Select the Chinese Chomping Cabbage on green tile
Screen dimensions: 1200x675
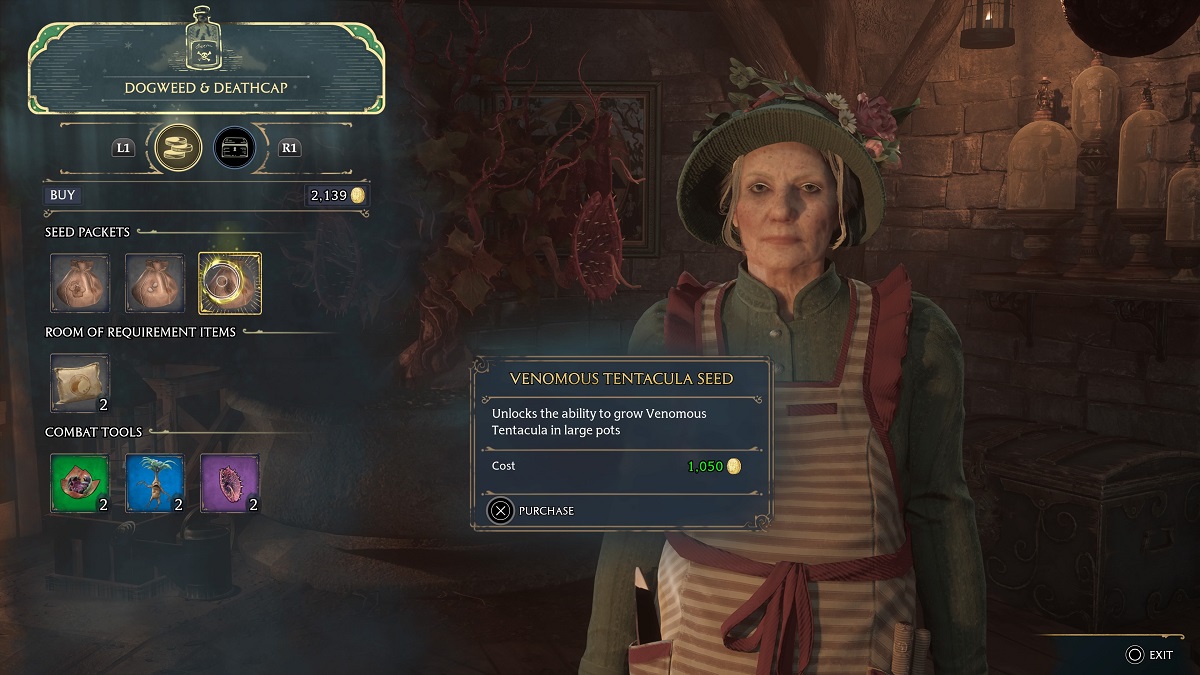point(80,484)
